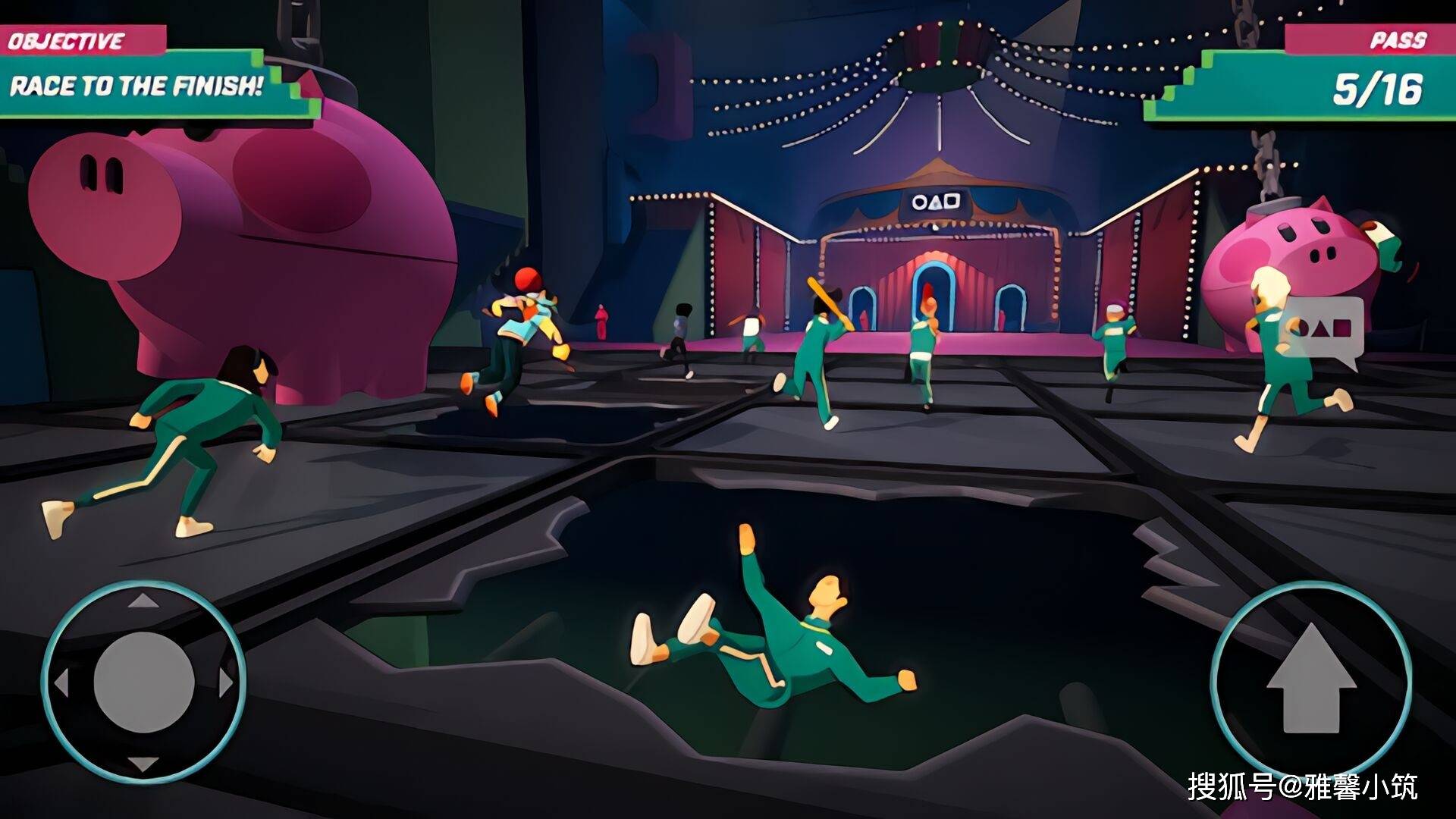
Task: Click the virtual joystick center knob
Action: click(x=144, y=682)
